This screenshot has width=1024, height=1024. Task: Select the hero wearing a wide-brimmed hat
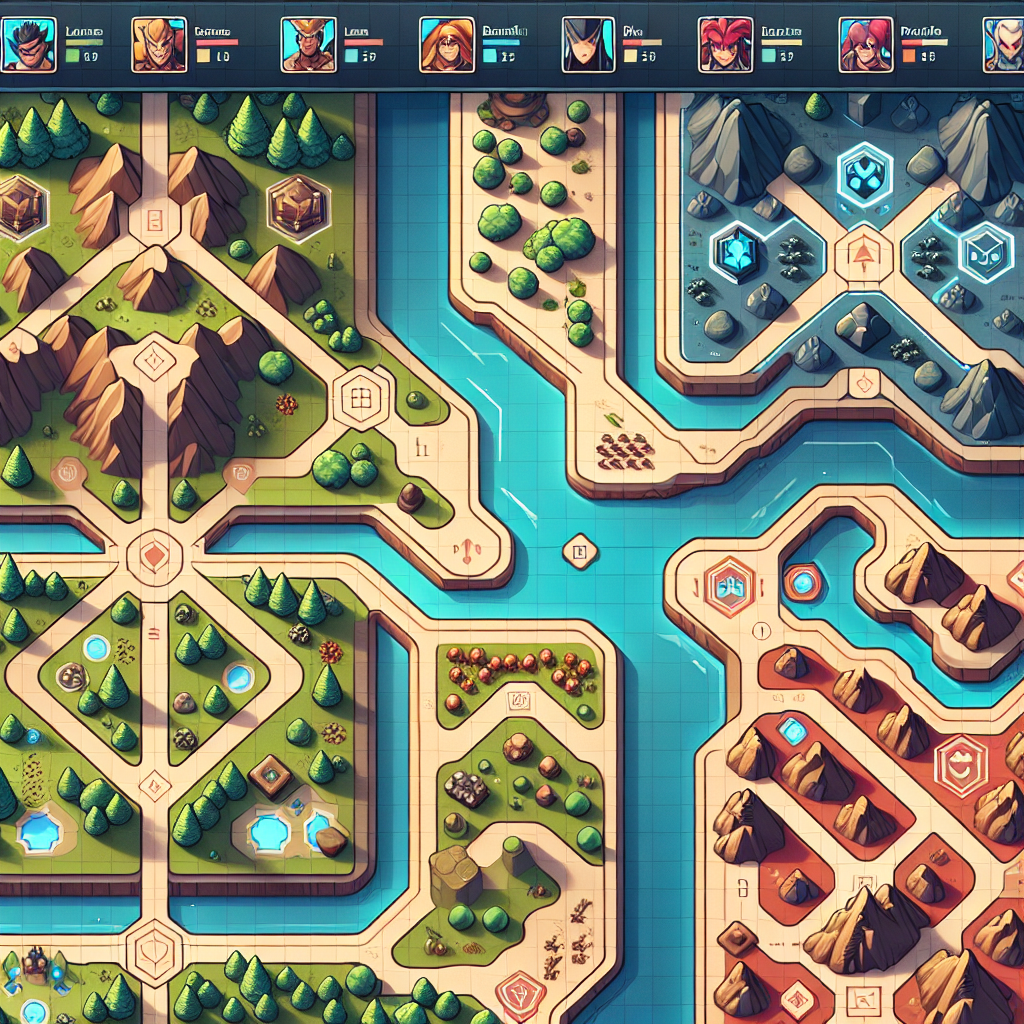tap(308, 45)
